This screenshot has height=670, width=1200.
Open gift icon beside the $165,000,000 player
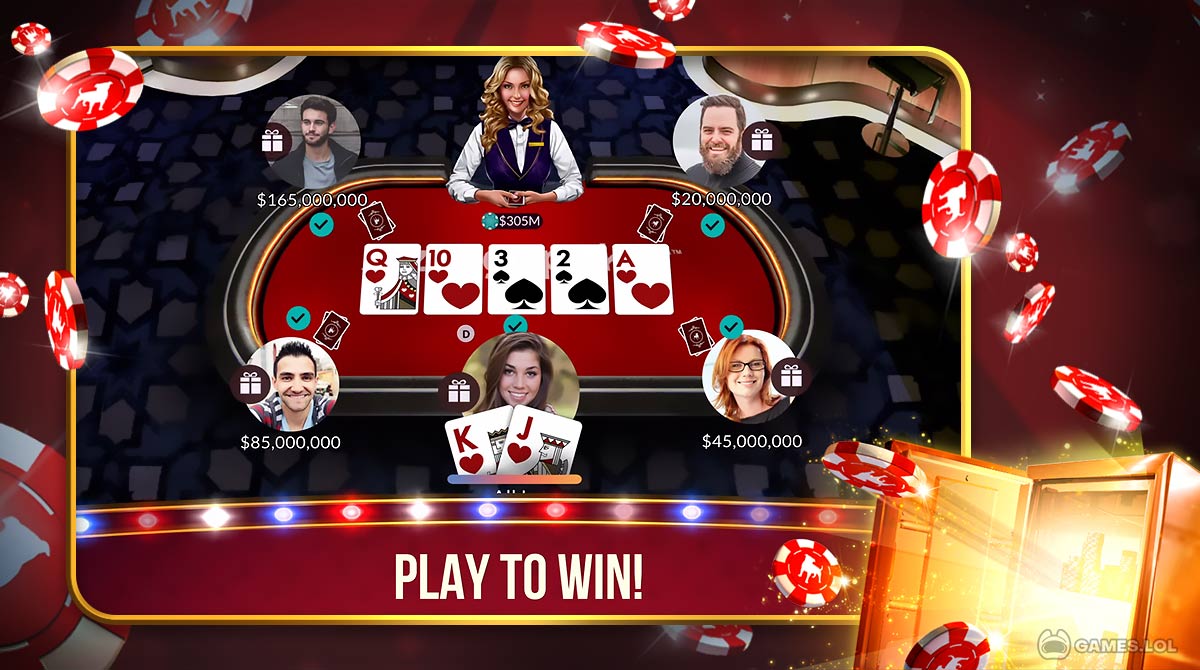273,141
